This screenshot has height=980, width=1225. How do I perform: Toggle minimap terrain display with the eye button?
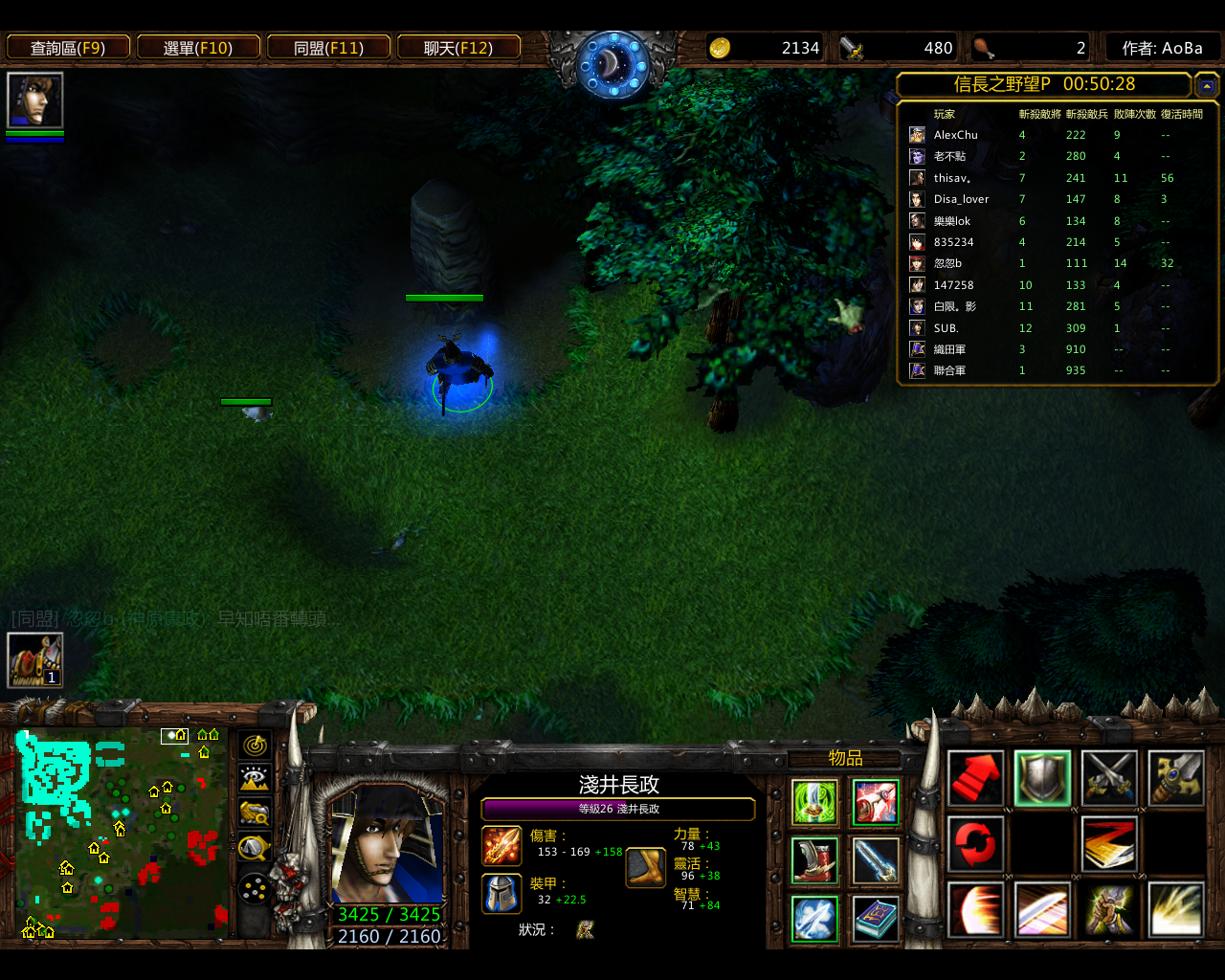pyautogui.click(x=255, y=779)
